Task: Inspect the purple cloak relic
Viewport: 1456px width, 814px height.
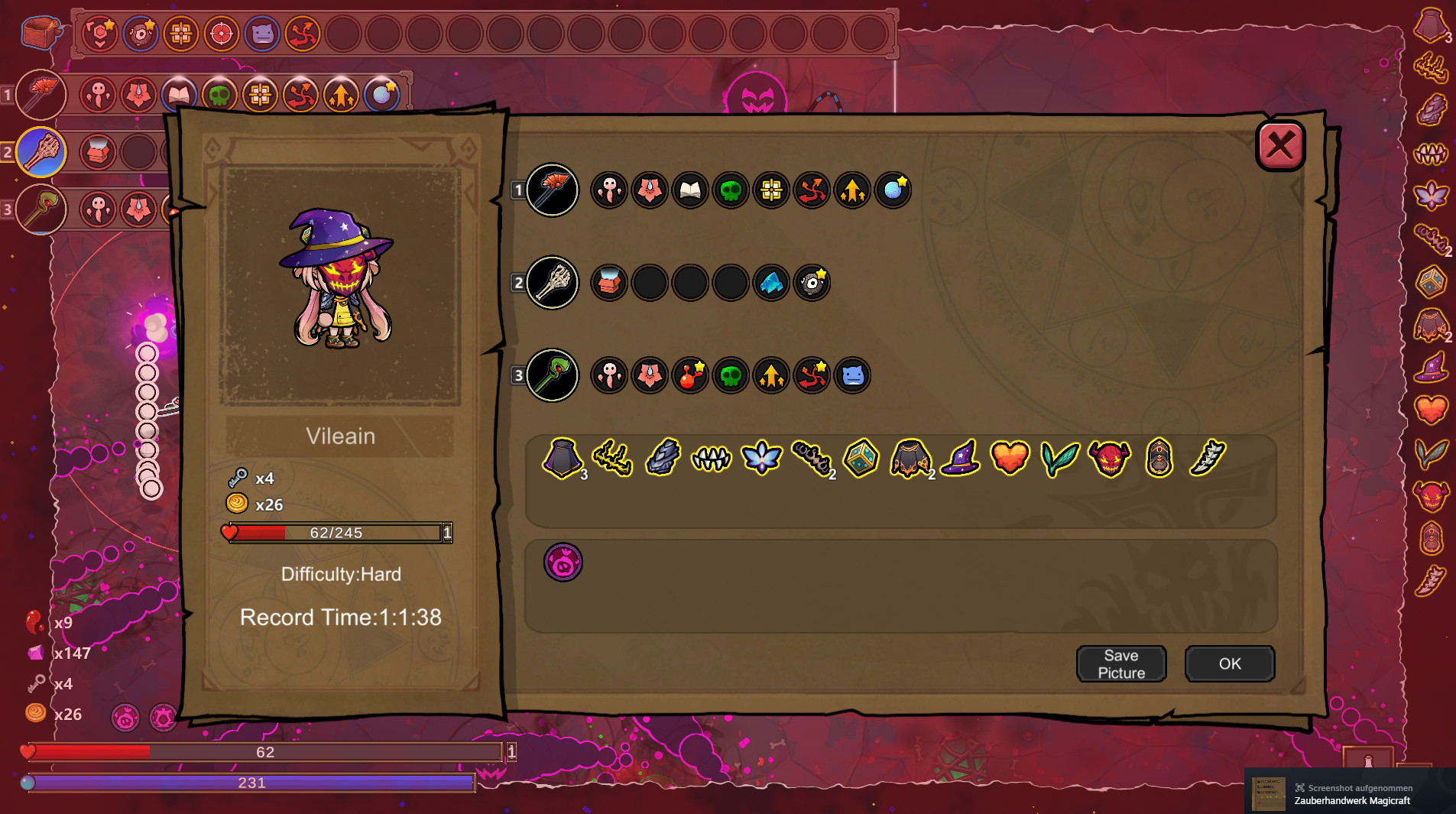Action: click(x=562, y=458)
